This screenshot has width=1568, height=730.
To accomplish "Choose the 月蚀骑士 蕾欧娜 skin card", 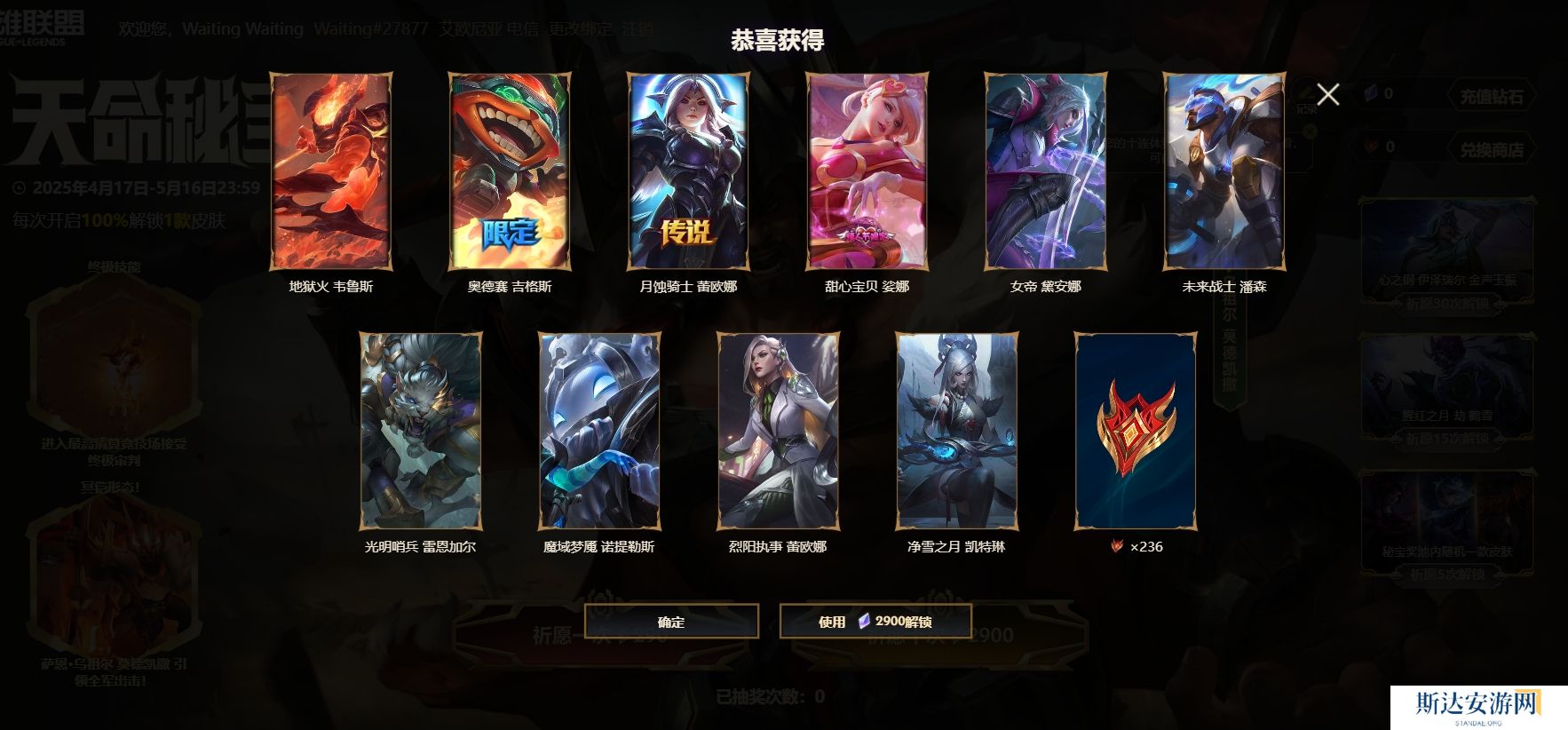I will 689,171.
